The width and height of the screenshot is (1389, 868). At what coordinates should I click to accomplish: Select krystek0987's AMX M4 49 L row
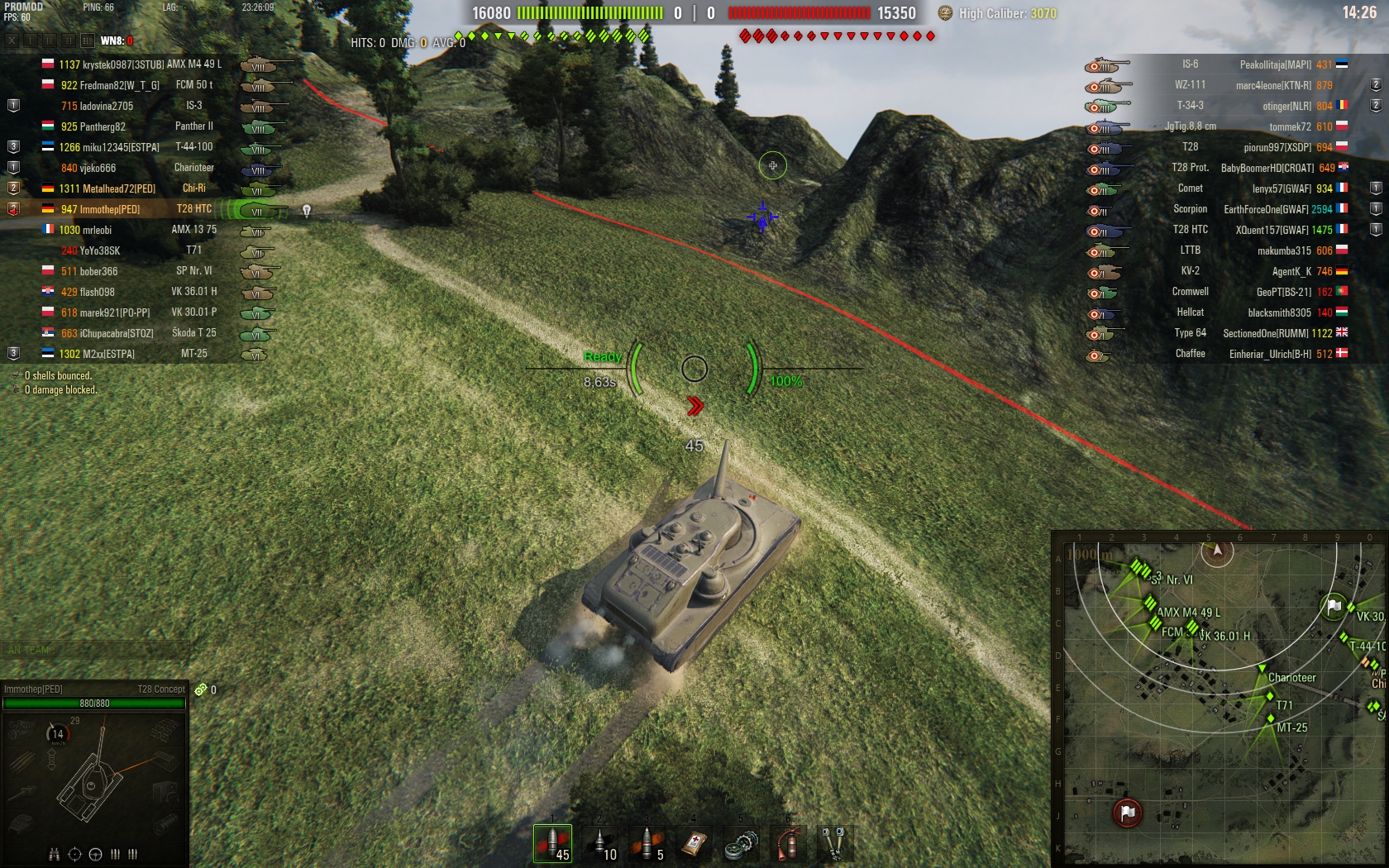point(141,64)
